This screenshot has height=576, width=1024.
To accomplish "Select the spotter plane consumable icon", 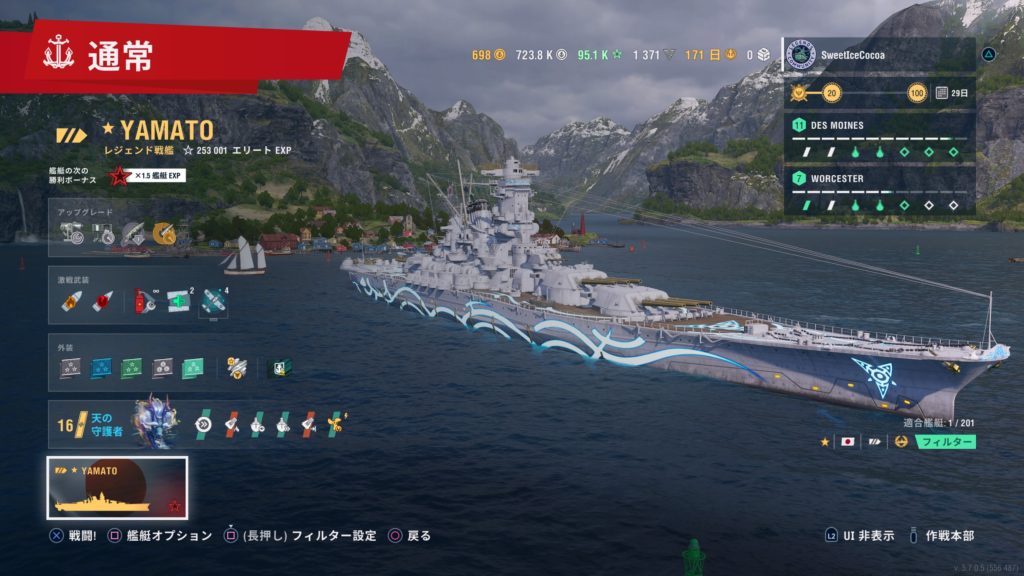I will point(213,301).
